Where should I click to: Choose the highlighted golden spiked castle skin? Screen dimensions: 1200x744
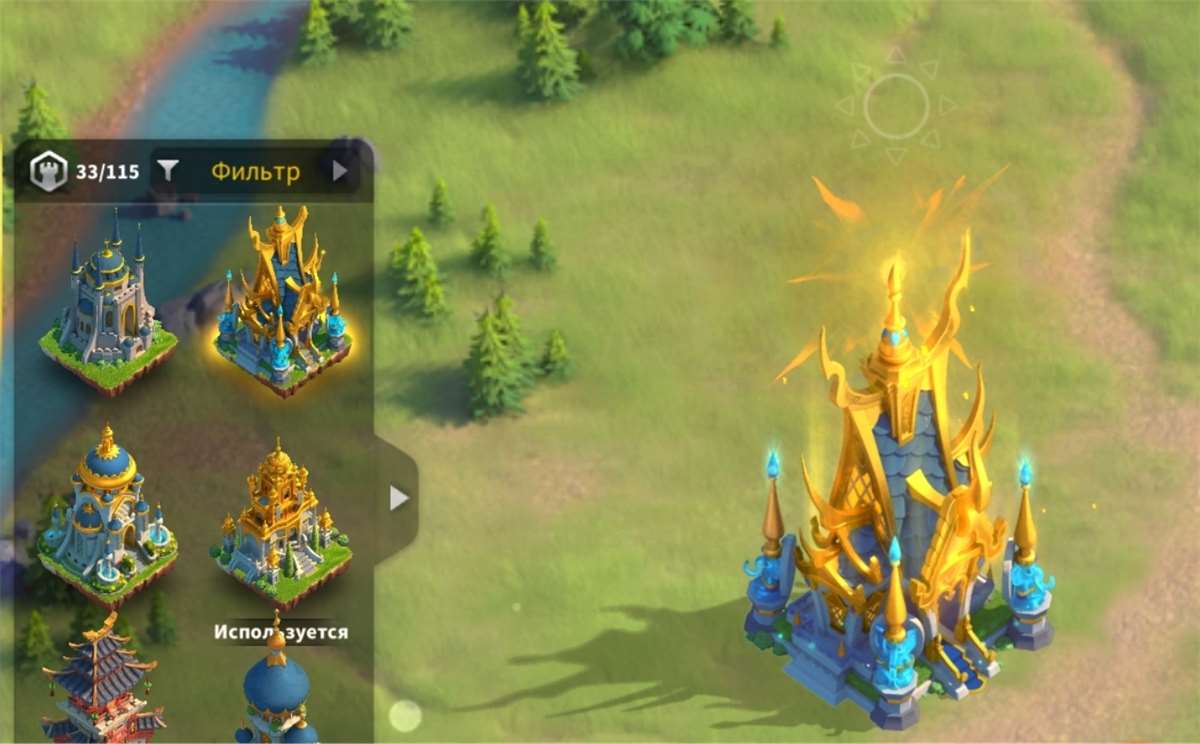280,302
